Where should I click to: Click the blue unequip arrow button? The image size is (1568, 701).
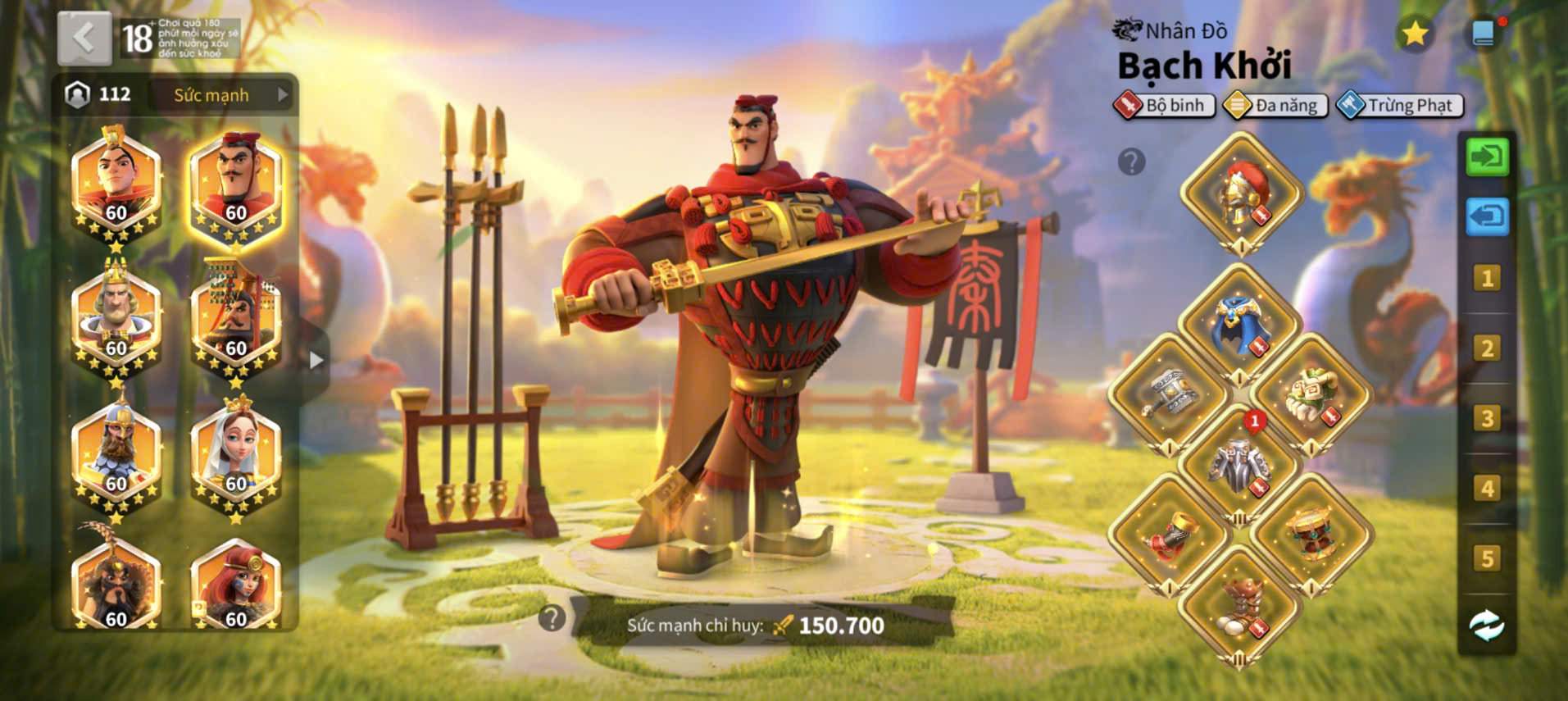click(1487, 217)
